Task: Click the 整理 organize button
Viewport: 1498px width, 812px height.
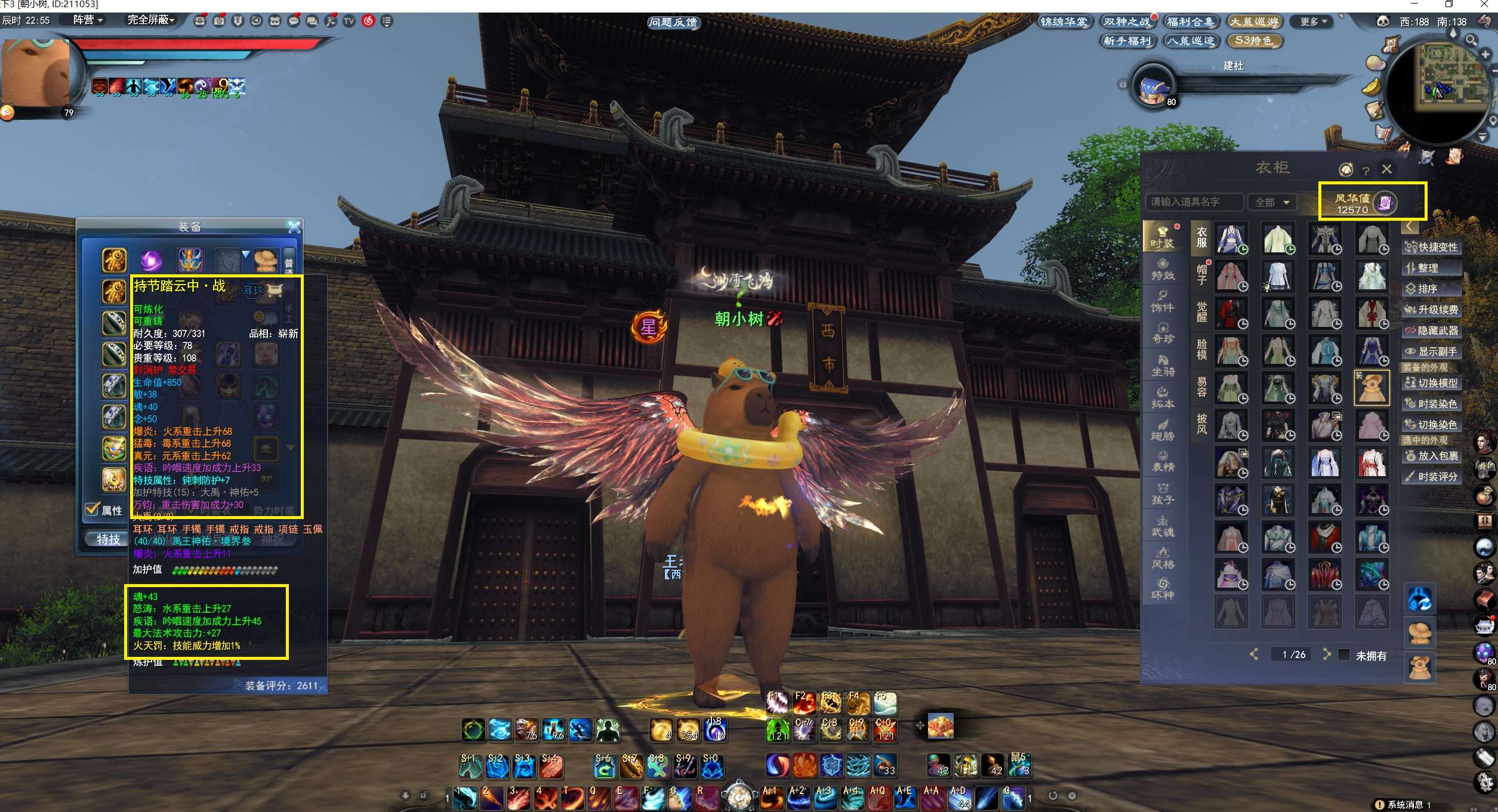Action: pos(1431,268)
